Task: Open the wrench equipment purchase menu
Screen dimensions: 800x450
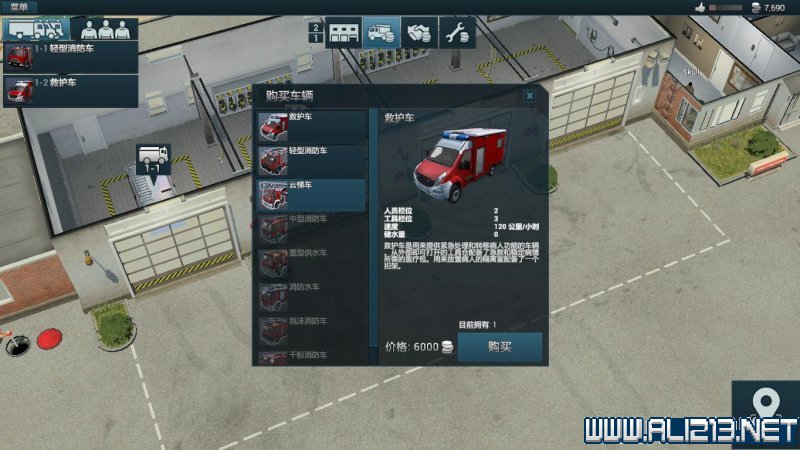Action: (456, 33)
